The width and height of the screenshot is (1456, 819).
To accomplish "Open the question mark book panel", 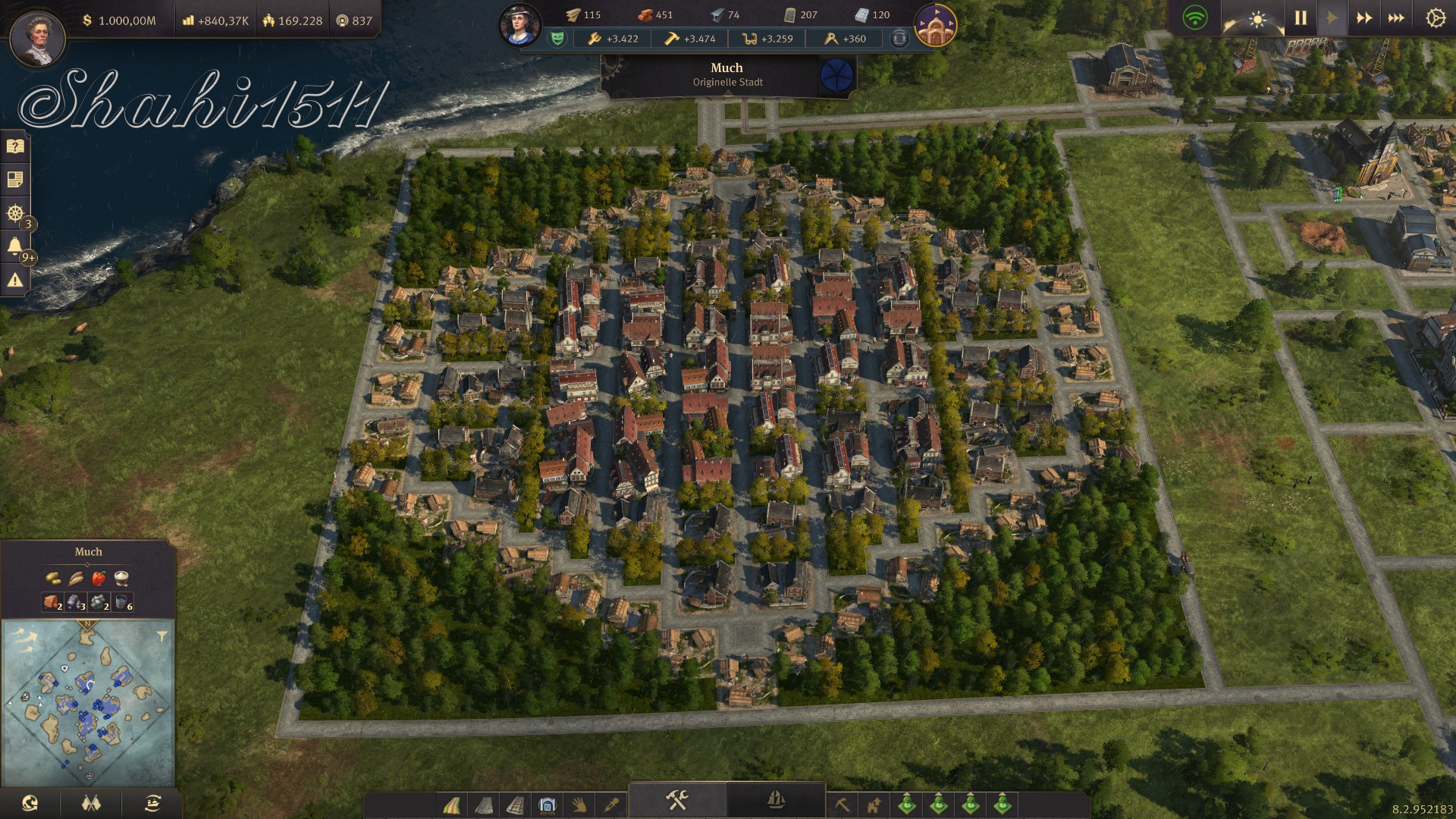I will [x=15, y=146].
